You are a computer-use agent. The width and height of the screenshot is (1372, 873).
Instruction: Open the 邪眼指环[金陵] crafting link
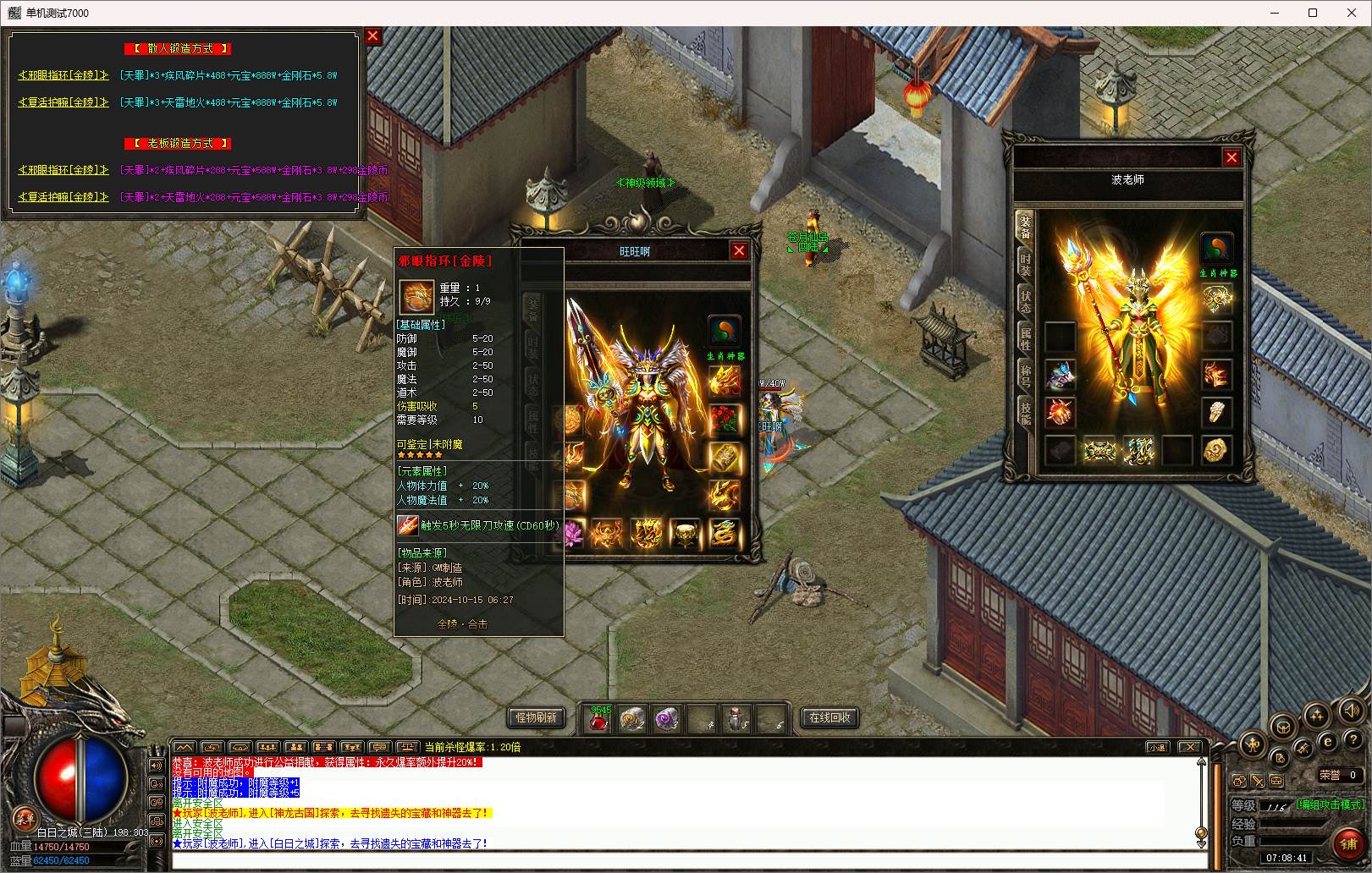point(63,74)
